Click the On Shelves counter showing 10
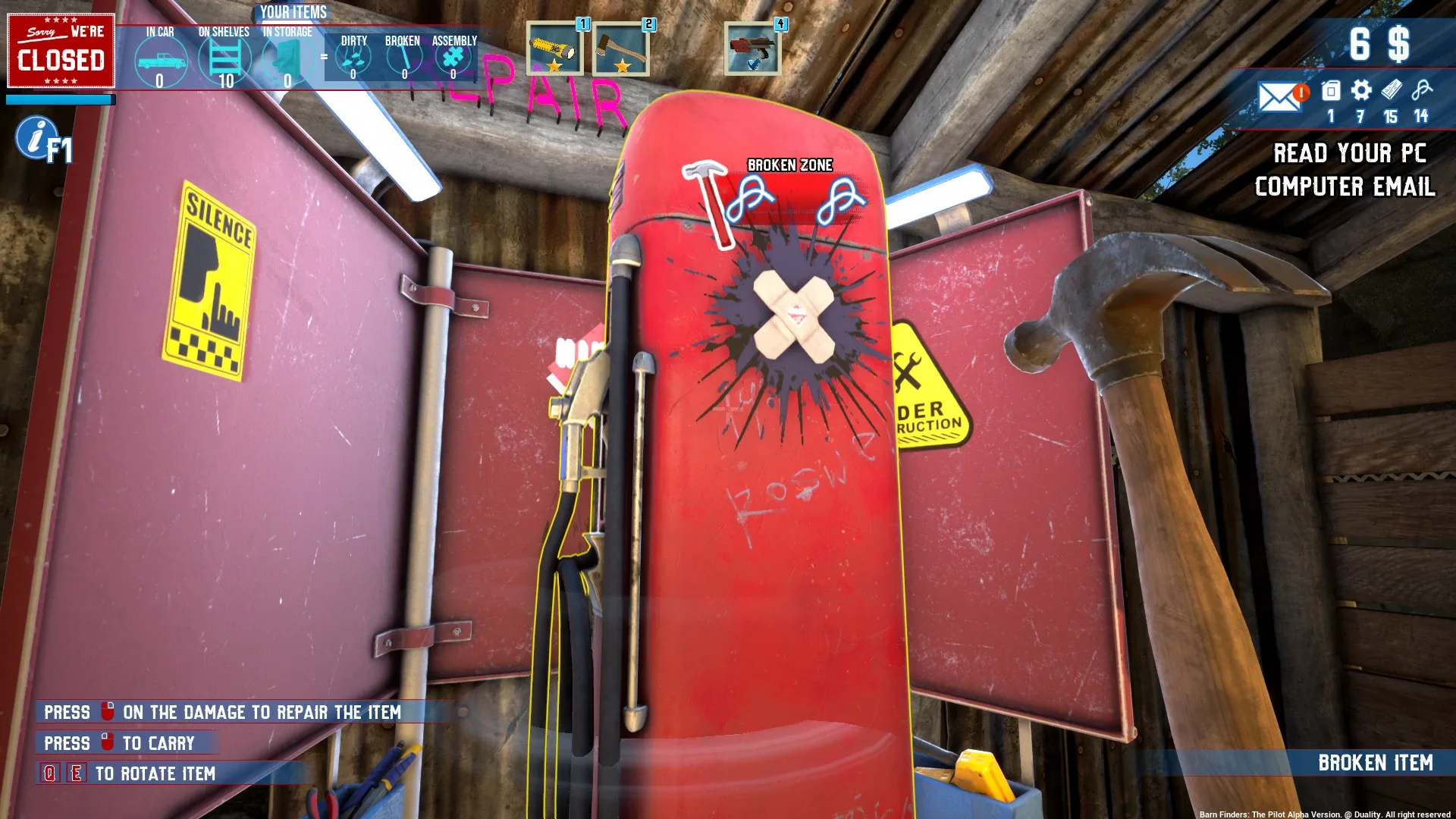1456x819 pixels. [224, 59]
